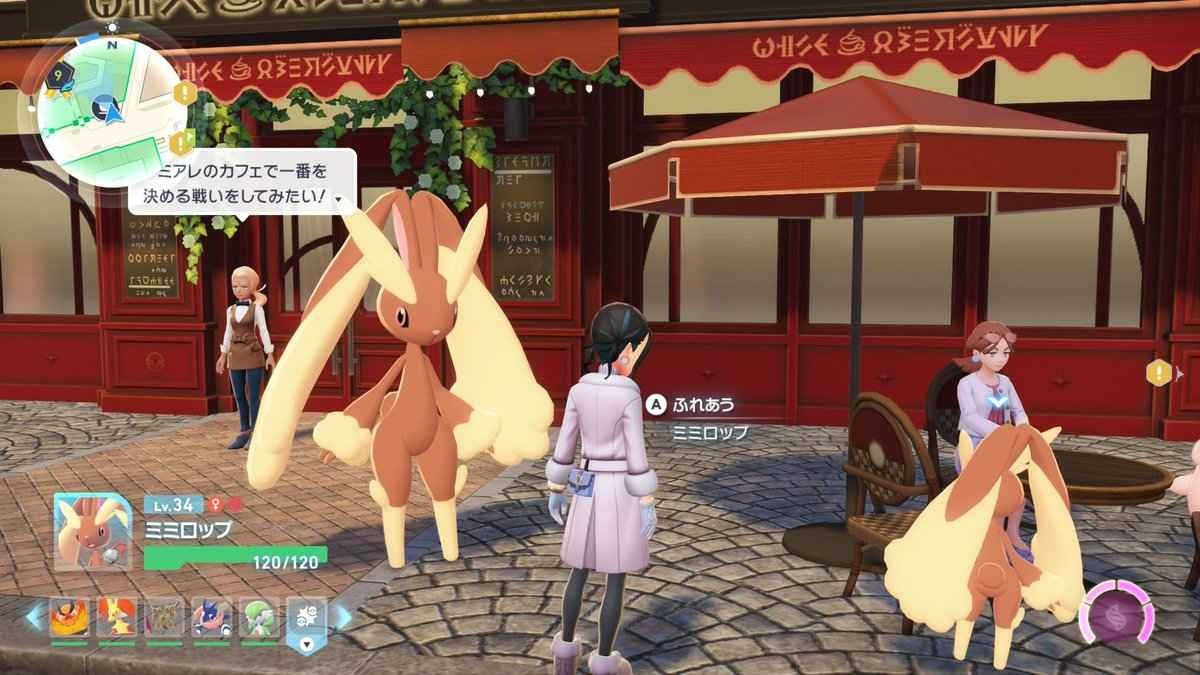1200x675 pixels.
Task: Click the purple circular gauge icon
Action: (1119, 612)
